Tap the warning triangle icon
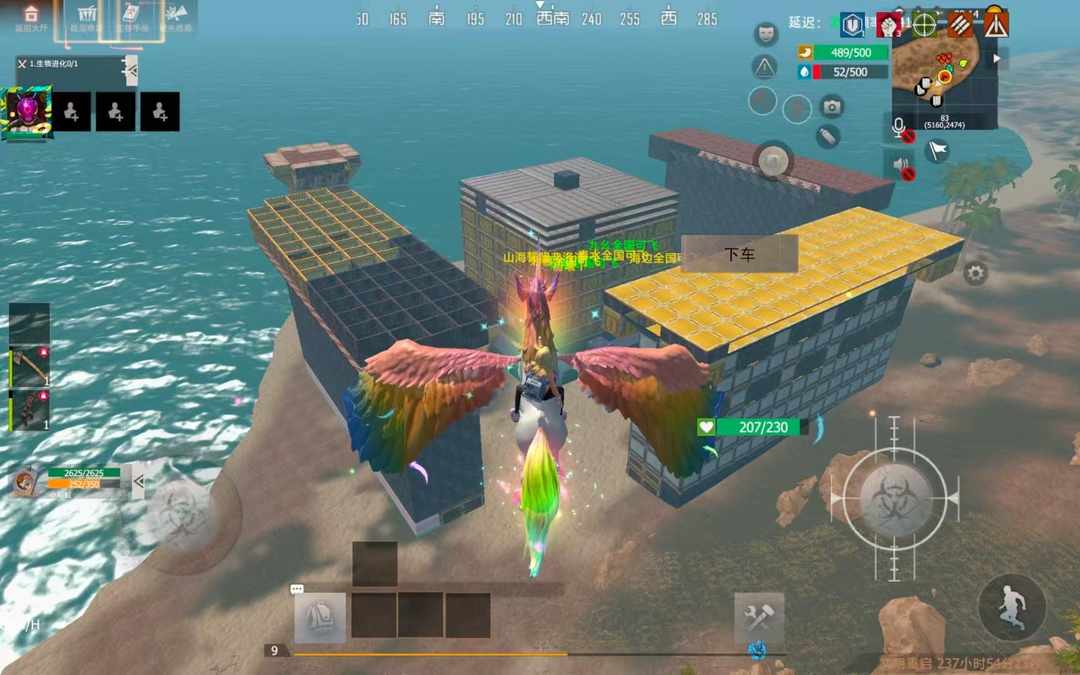This screenshot has width=1080, height=675. pos(765,67)
